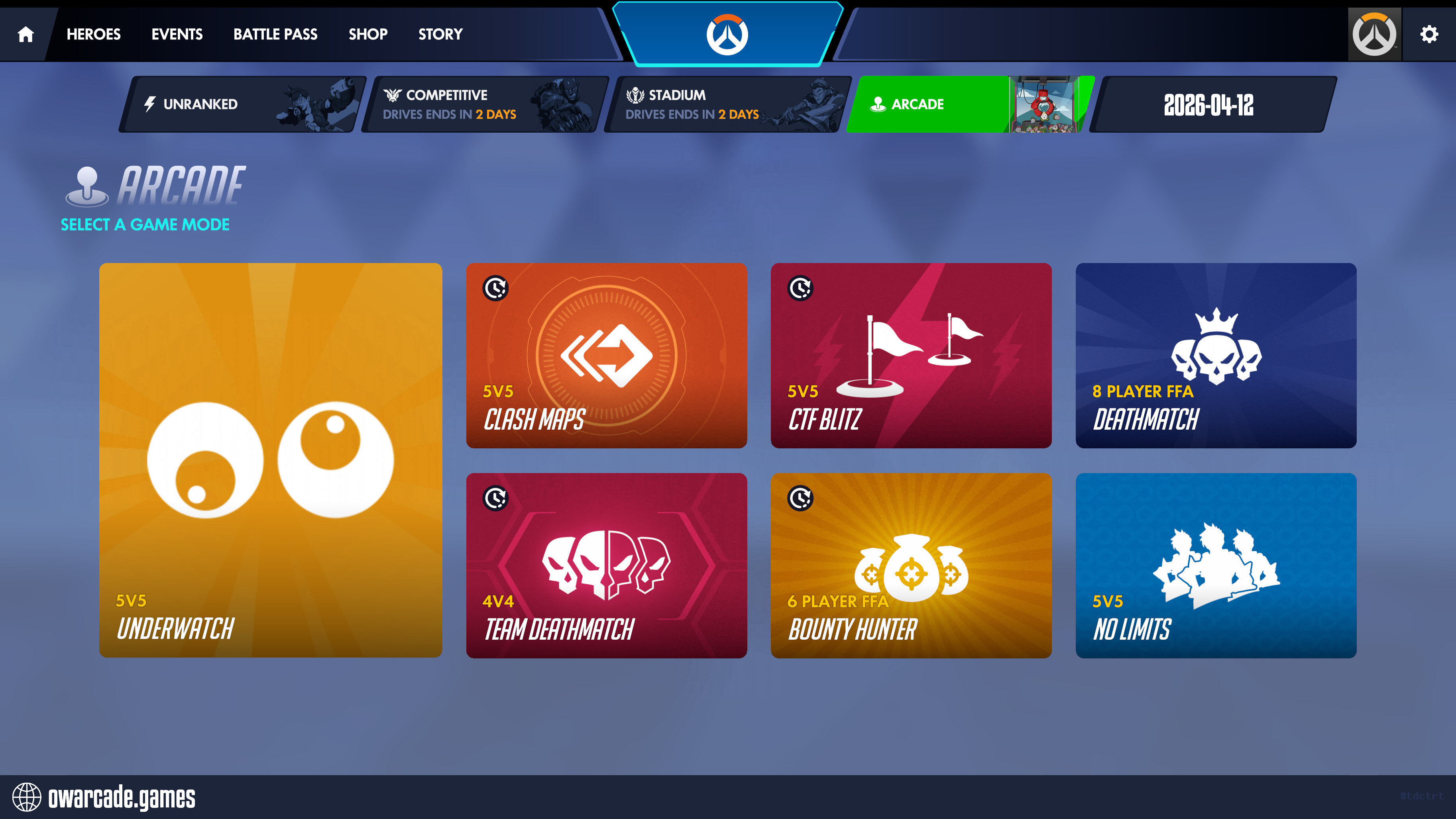Choose the Underwatch game mode card
This screenshot has width=1456, height=819.
pyautogui.click(x=271, y=460)
